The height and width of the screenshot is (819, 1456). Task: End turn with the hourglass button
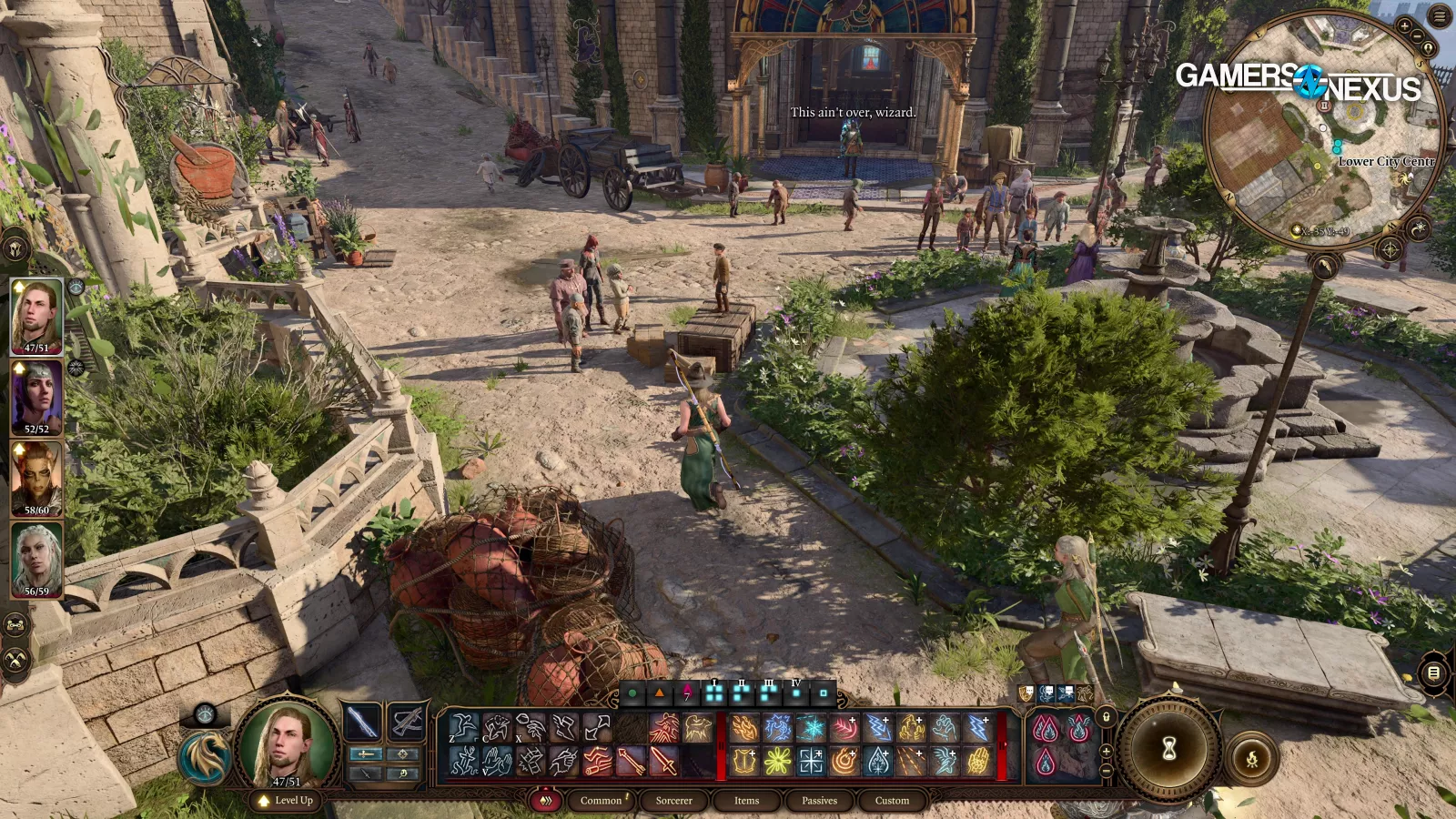click(x=1169, y=748)
